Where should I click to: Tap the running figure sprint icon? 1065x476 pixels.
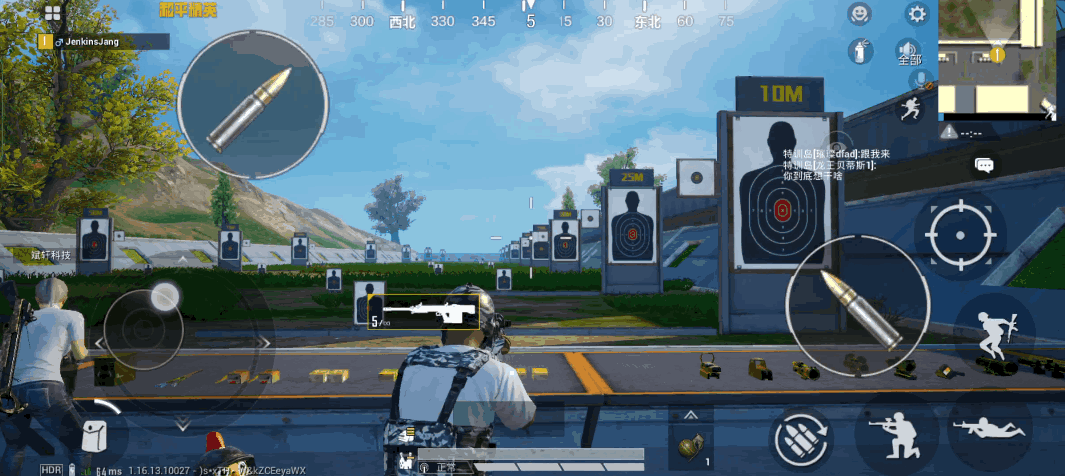[x=911, y=108]
